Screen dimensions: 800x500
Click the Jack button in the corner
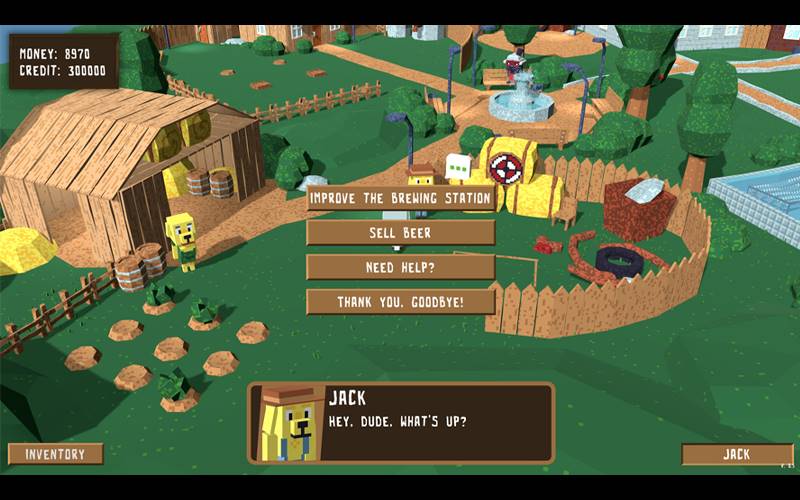coord(736,454)
